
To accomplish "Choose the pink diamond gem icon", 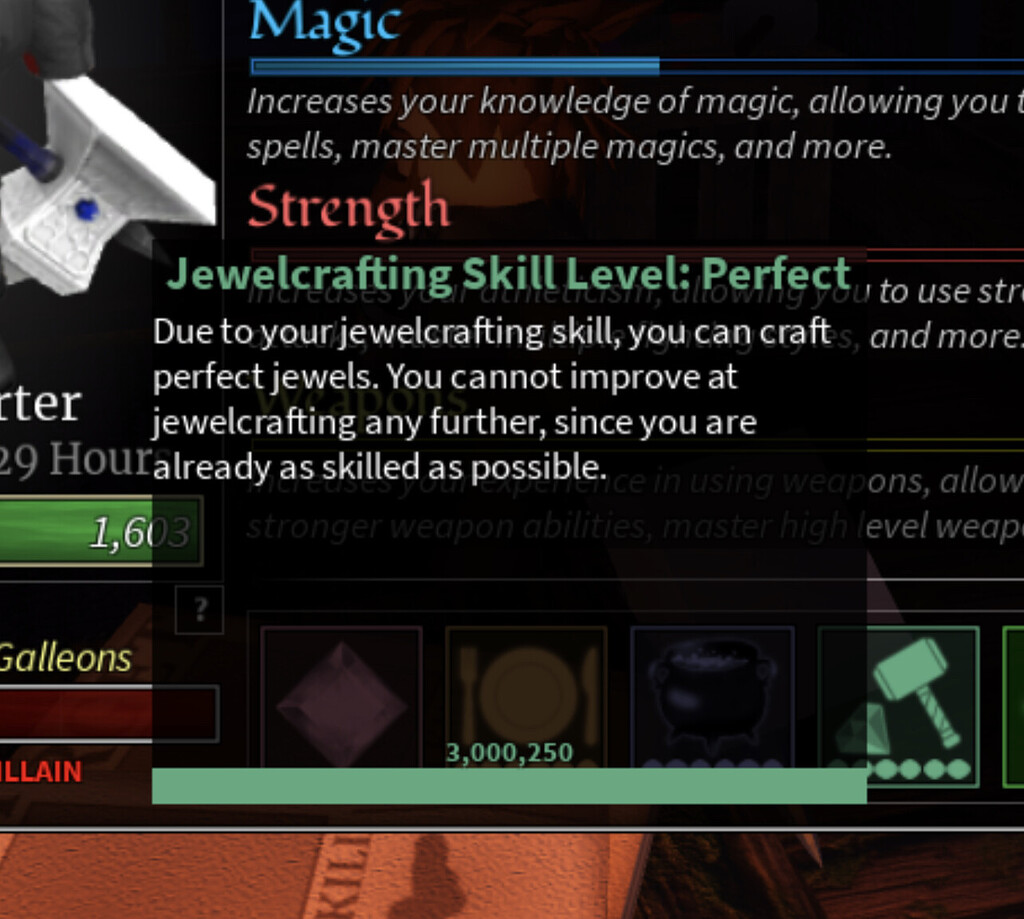I will point(341,700).
